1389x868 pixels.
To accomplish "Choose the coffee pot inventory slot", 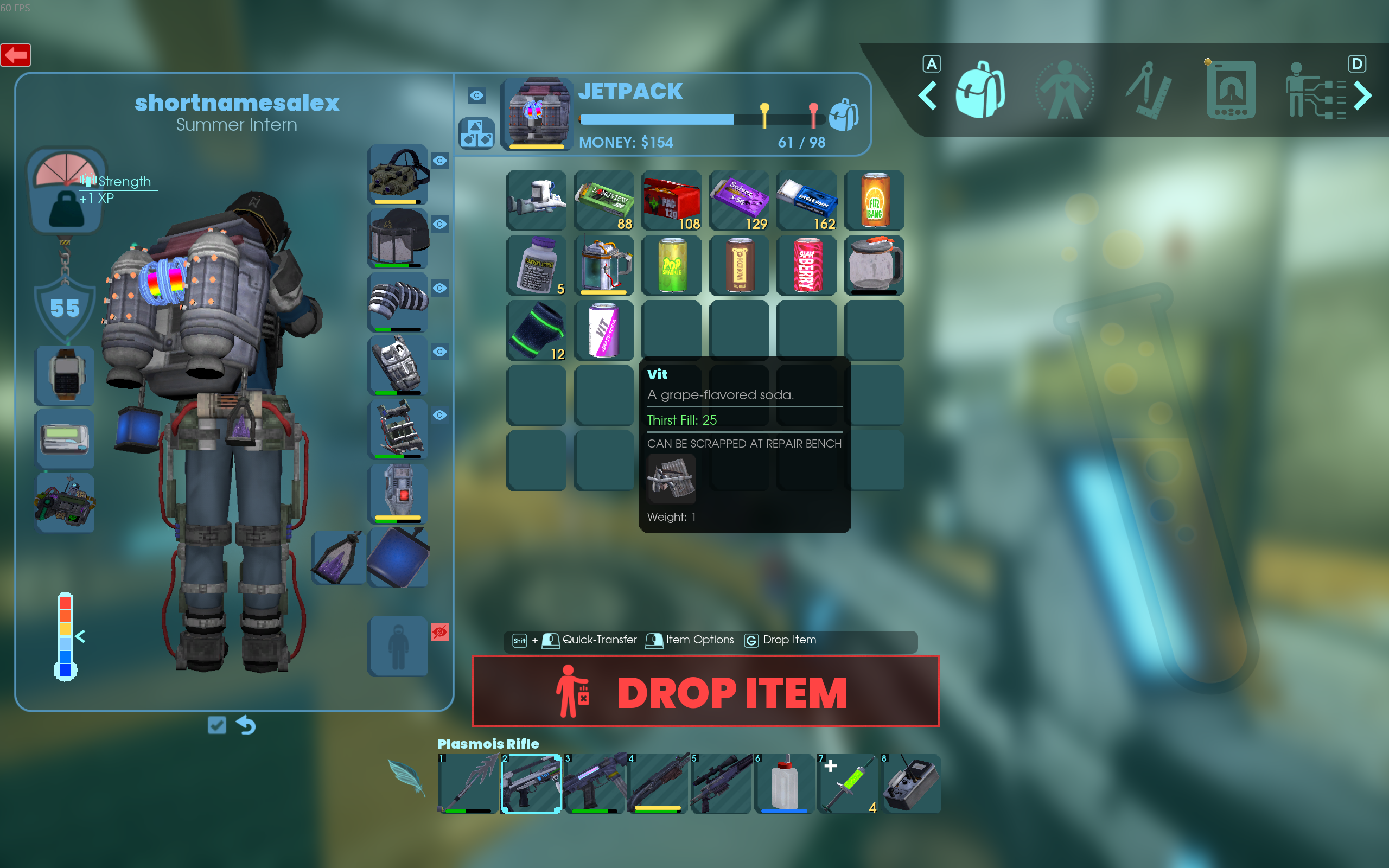I will click(874, 265).
